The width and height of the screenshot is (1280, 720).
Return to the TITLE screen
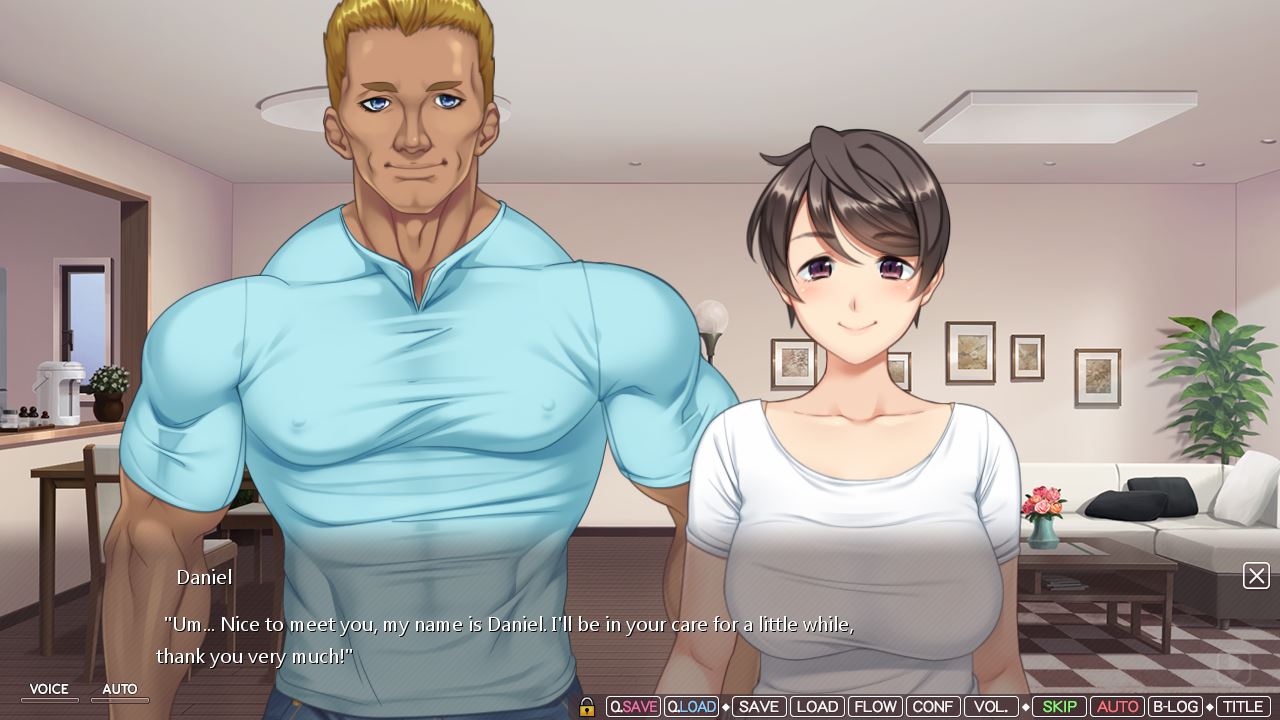coord(1242,706)
